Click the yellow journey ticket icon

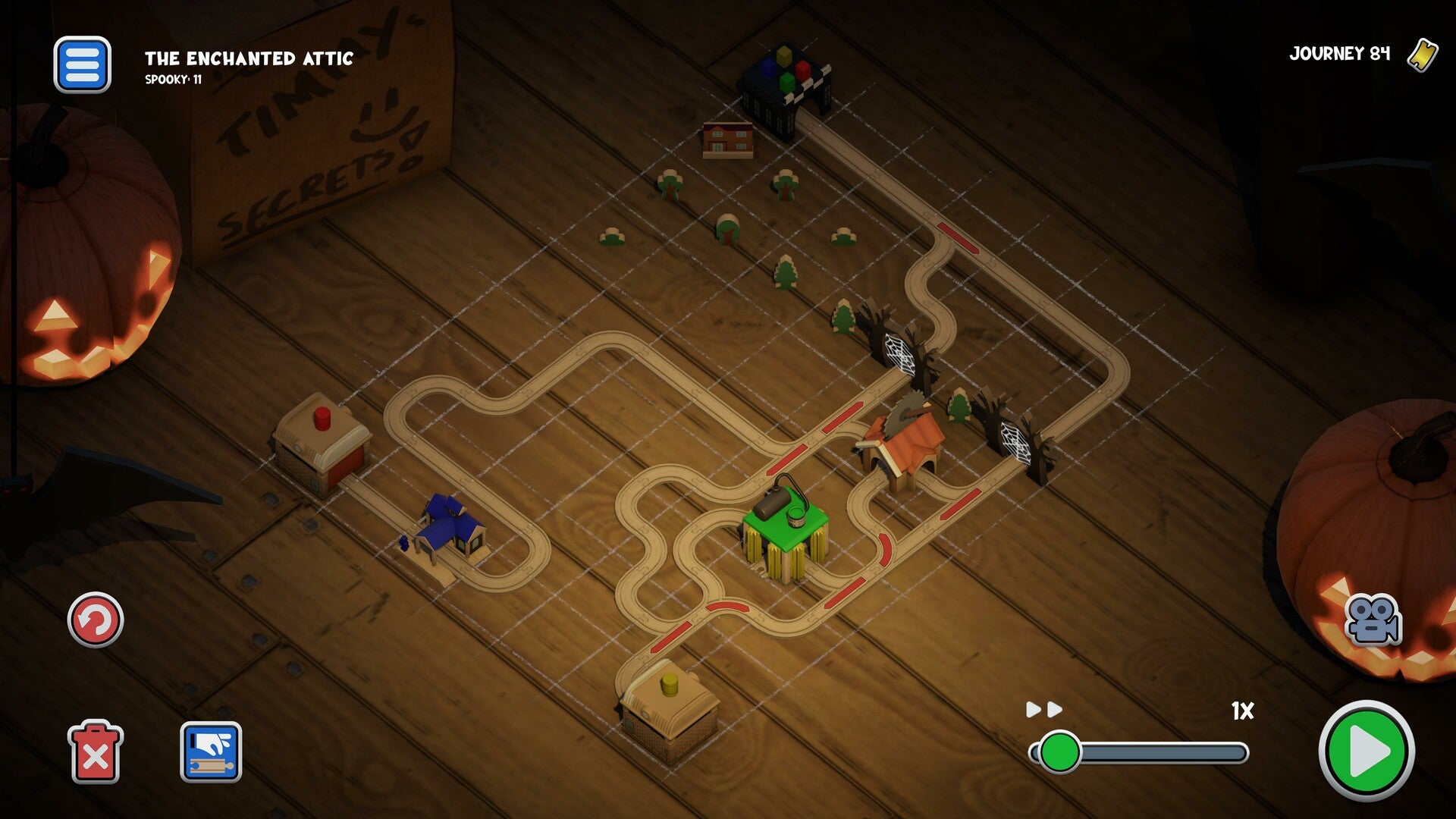1423,55
